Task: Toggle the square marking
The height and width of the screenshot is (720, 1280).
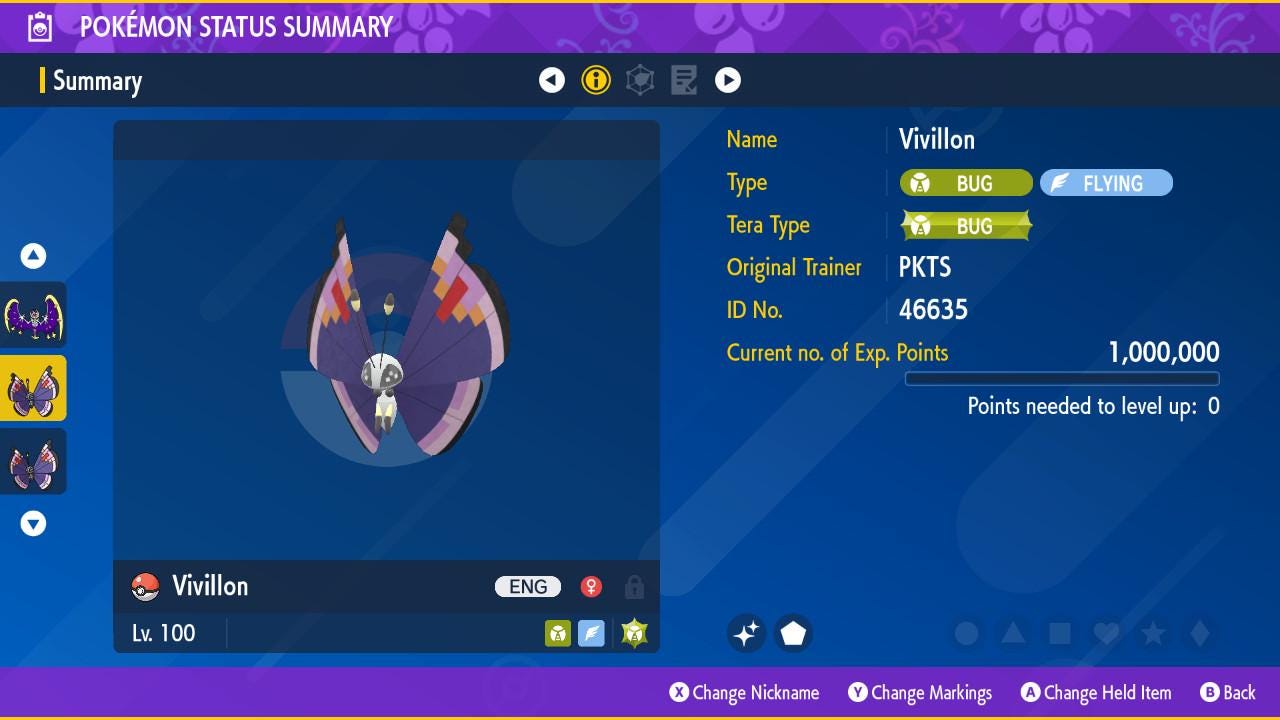Action: pyautogui.click(x=1060, y=633)
